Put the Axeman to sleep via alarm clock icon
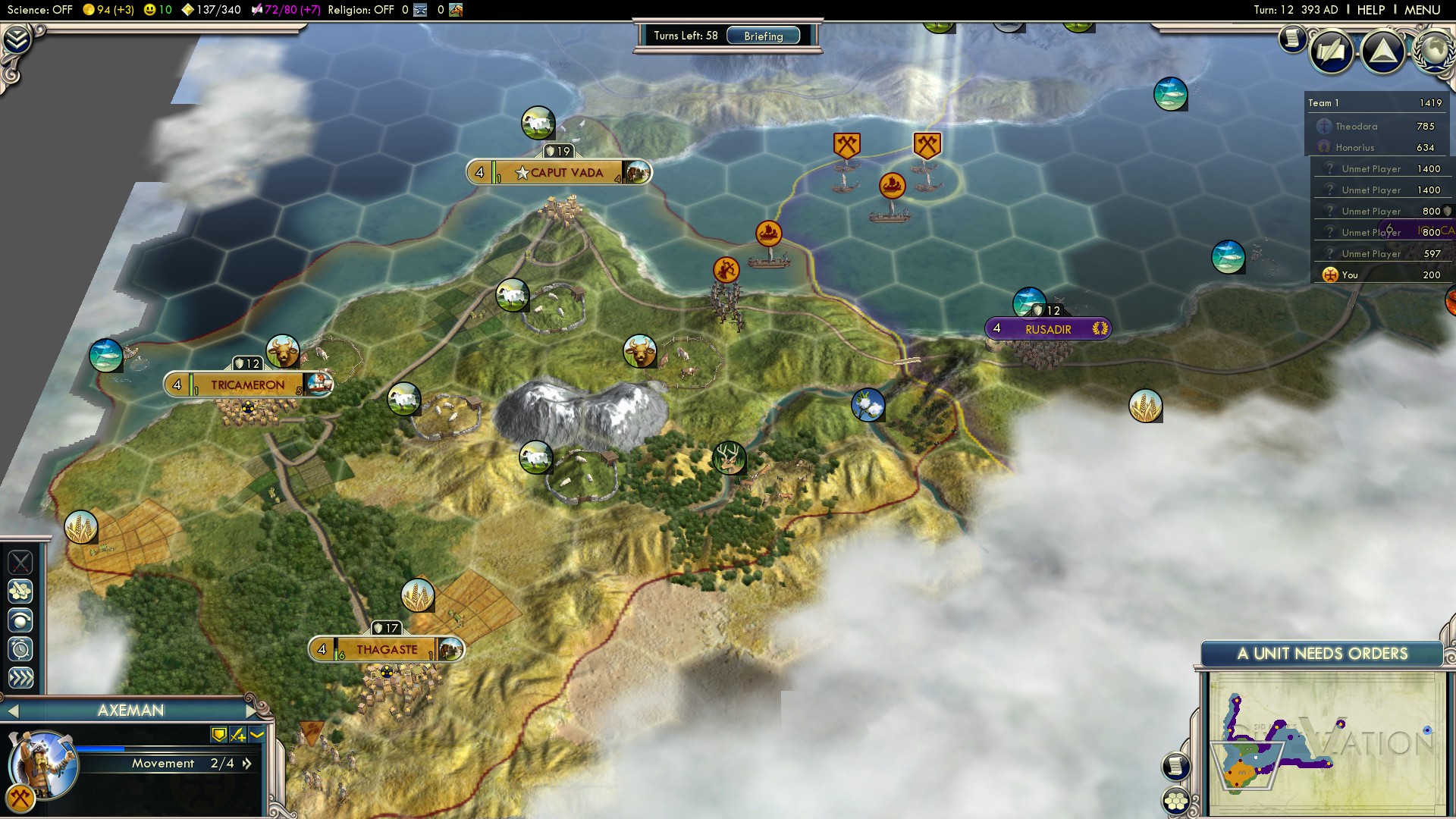1456x819 pixels. [20, 648]
